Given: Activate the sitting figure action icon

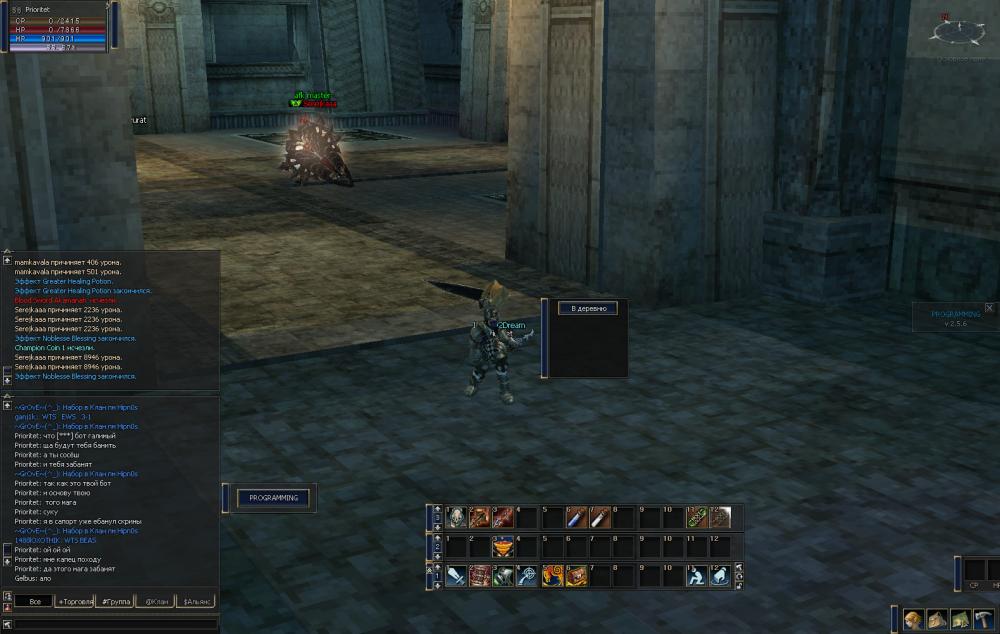Looking at the screenshot, I should (x=696, y=575).
